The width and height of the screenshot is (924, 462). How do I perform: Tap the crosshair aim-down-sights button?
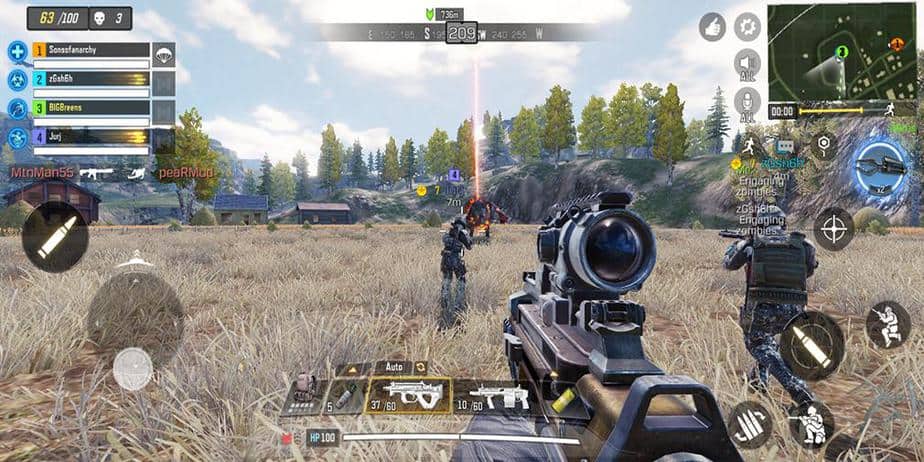tap(832, 229)
